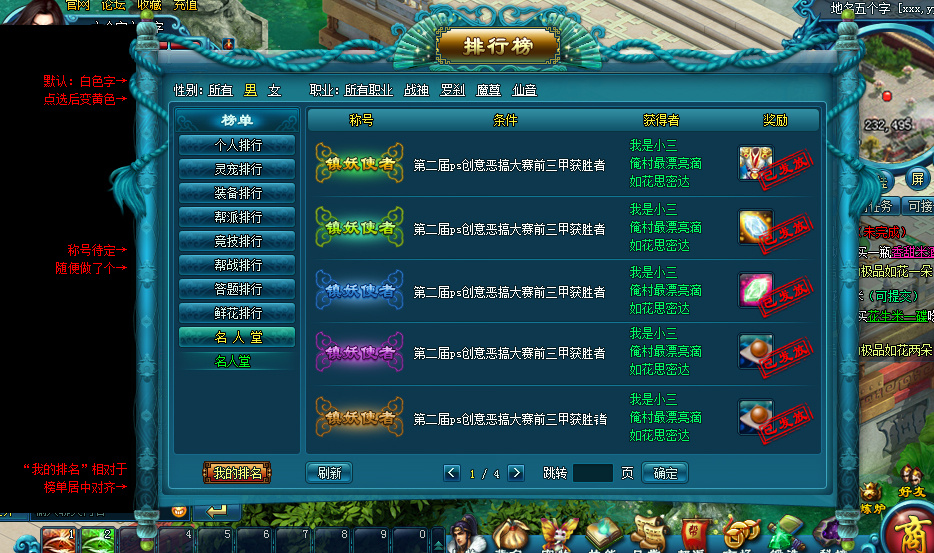Filter gender by 女
934x553 pixels.
[274, 90]
